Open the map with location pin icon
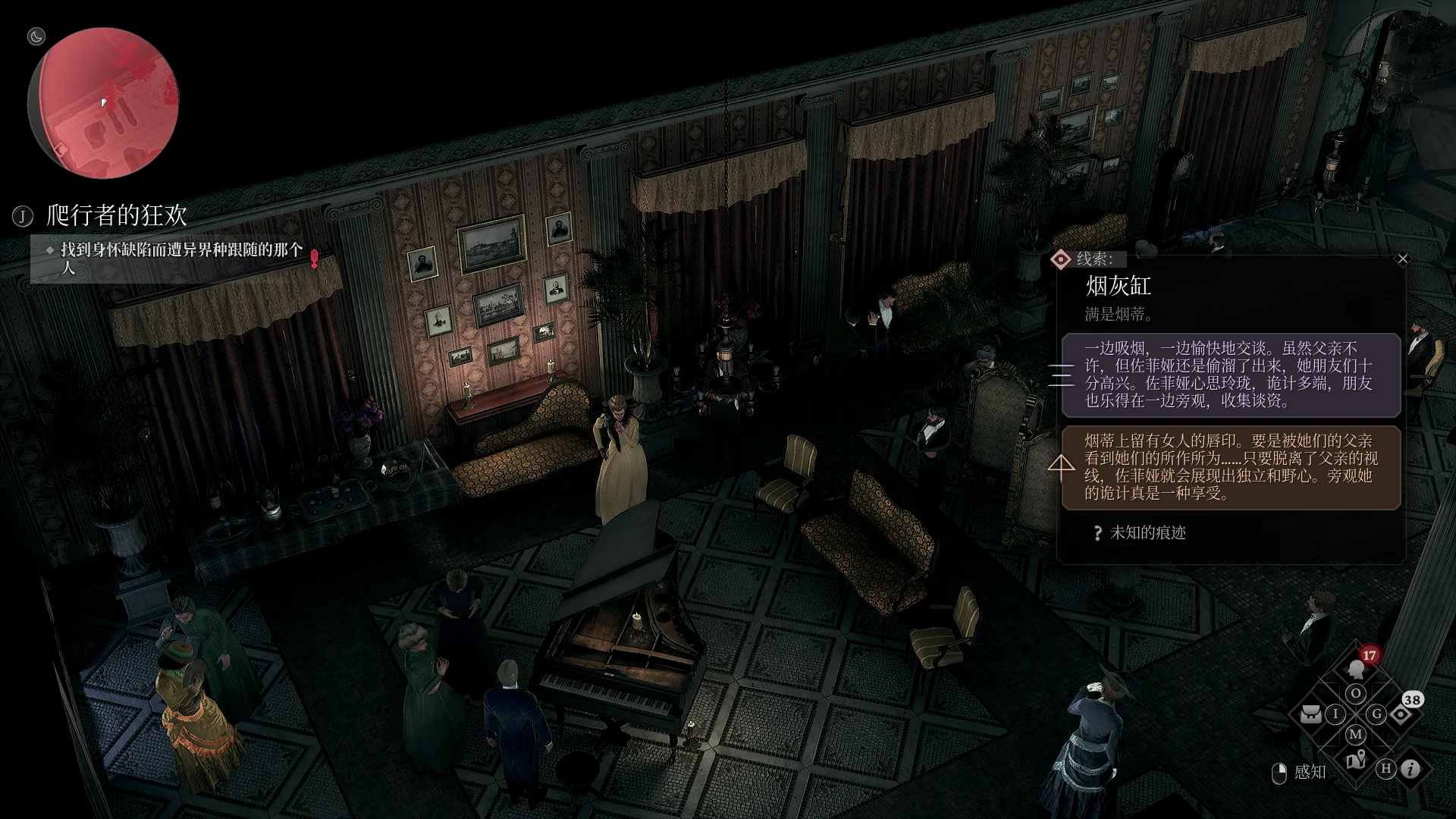This screenshot has width=1456, height=819. pos(1356,759)
